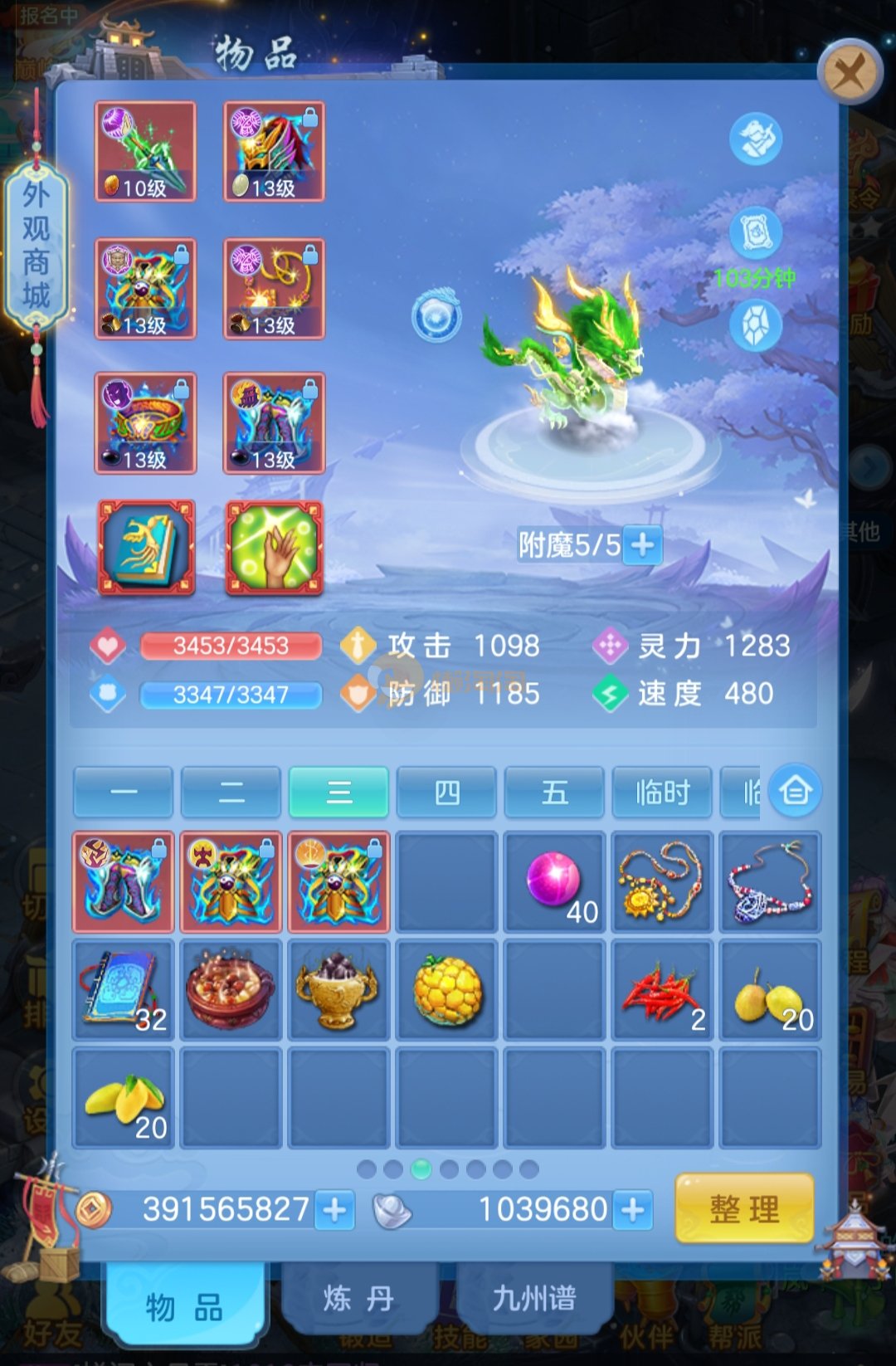
Task: Pick the red chili peppers item
Action: point(662,989)
